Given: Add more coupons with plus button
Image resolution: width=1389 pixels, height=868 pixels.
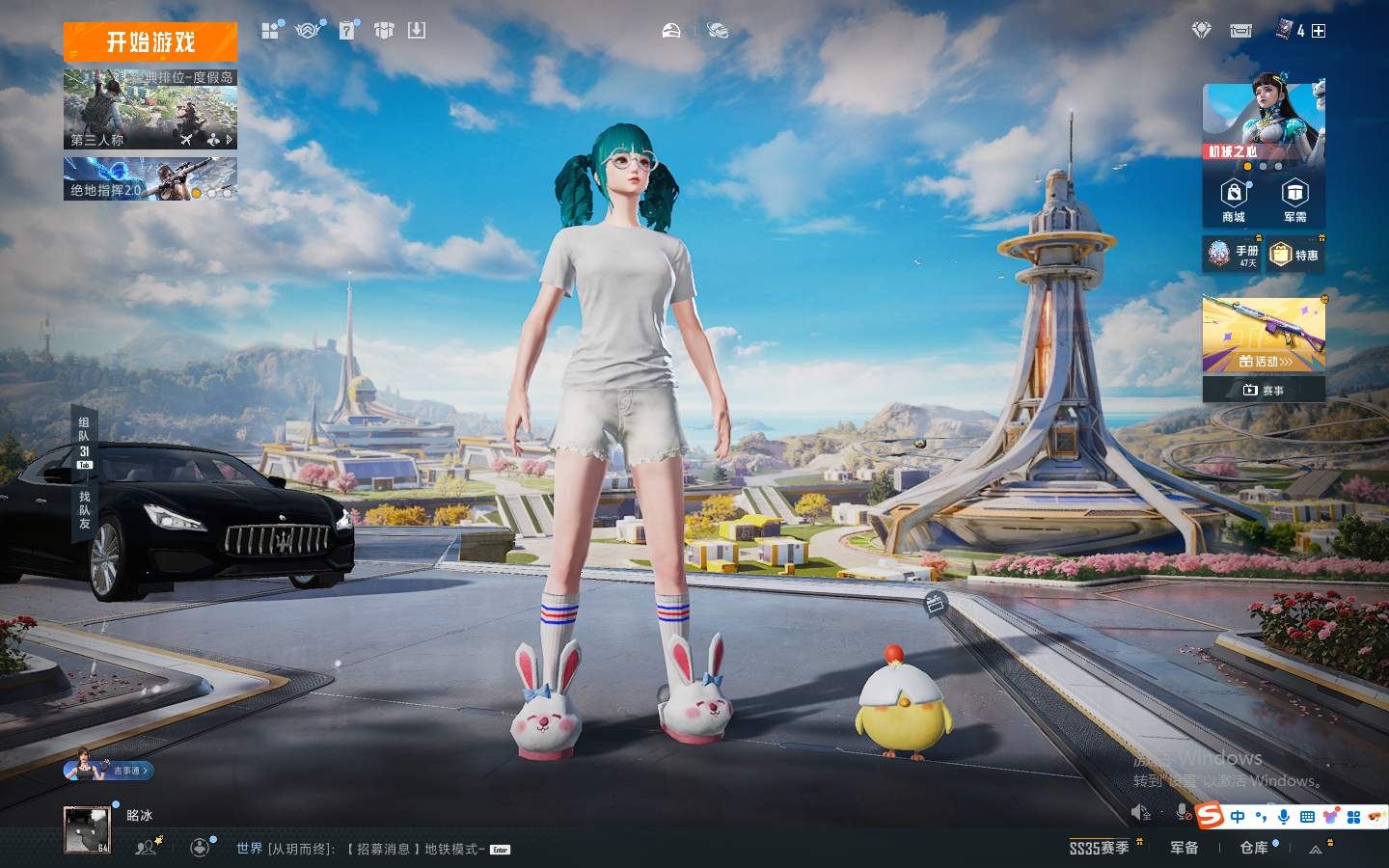Looking at the screenshot, I should point(1319,31).
